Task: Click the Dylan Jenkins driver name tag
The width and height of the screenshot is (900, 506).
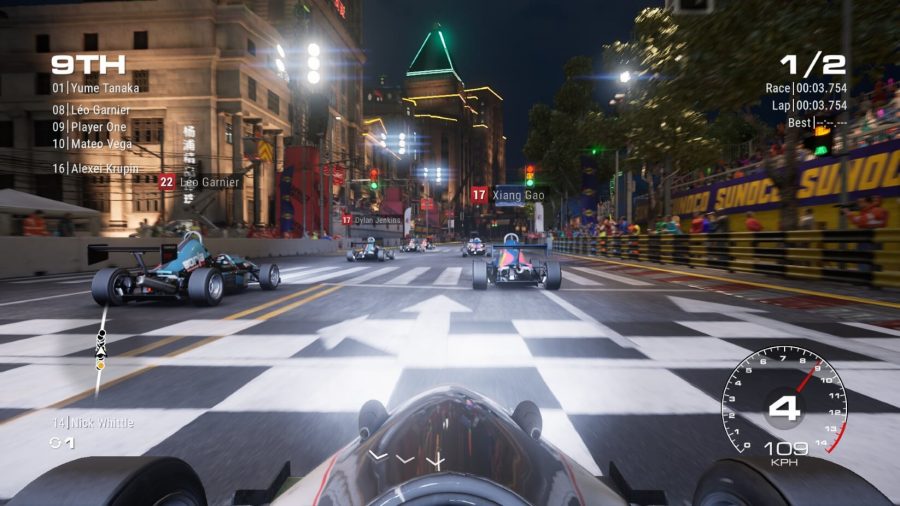Action: (x=372, y=220)
